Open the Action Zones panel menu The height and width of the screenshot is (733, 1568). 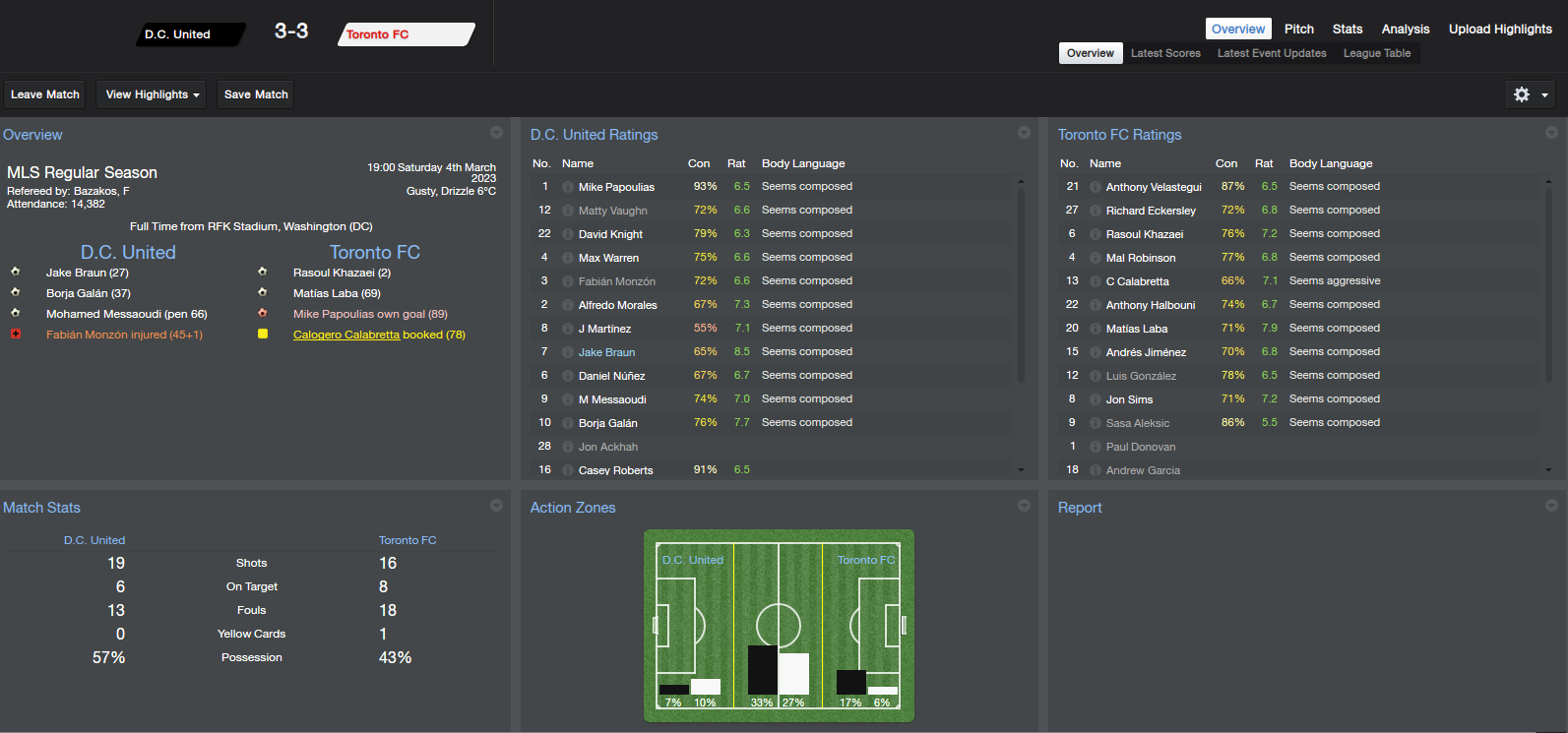click(1024, 506)
